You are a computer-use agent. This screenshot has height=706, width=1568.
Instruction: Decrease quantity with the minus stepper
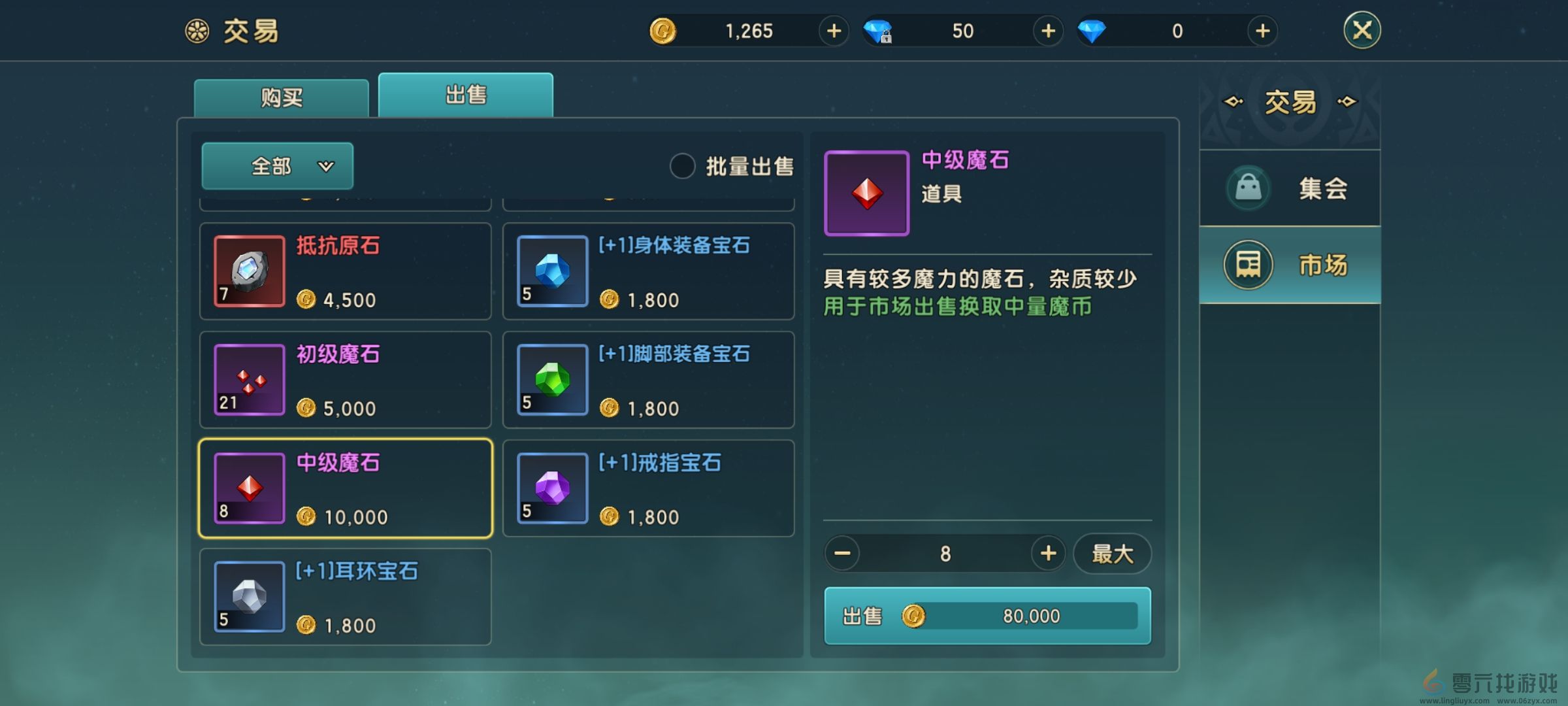[843, 553]
